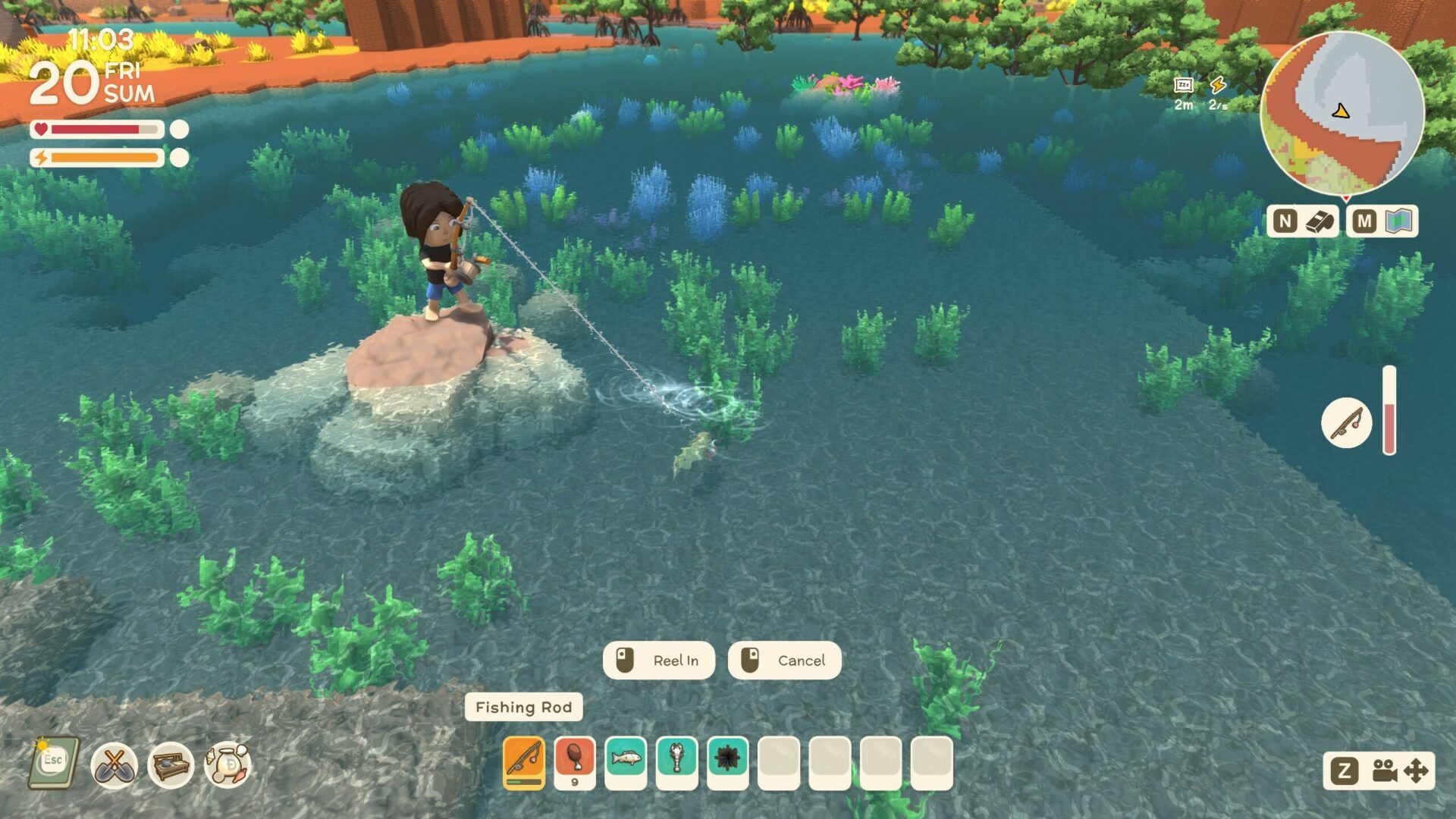
Task: Choose the meat drumstick hotbar slot
Action: pyautogui.click(x=575, y=762)
